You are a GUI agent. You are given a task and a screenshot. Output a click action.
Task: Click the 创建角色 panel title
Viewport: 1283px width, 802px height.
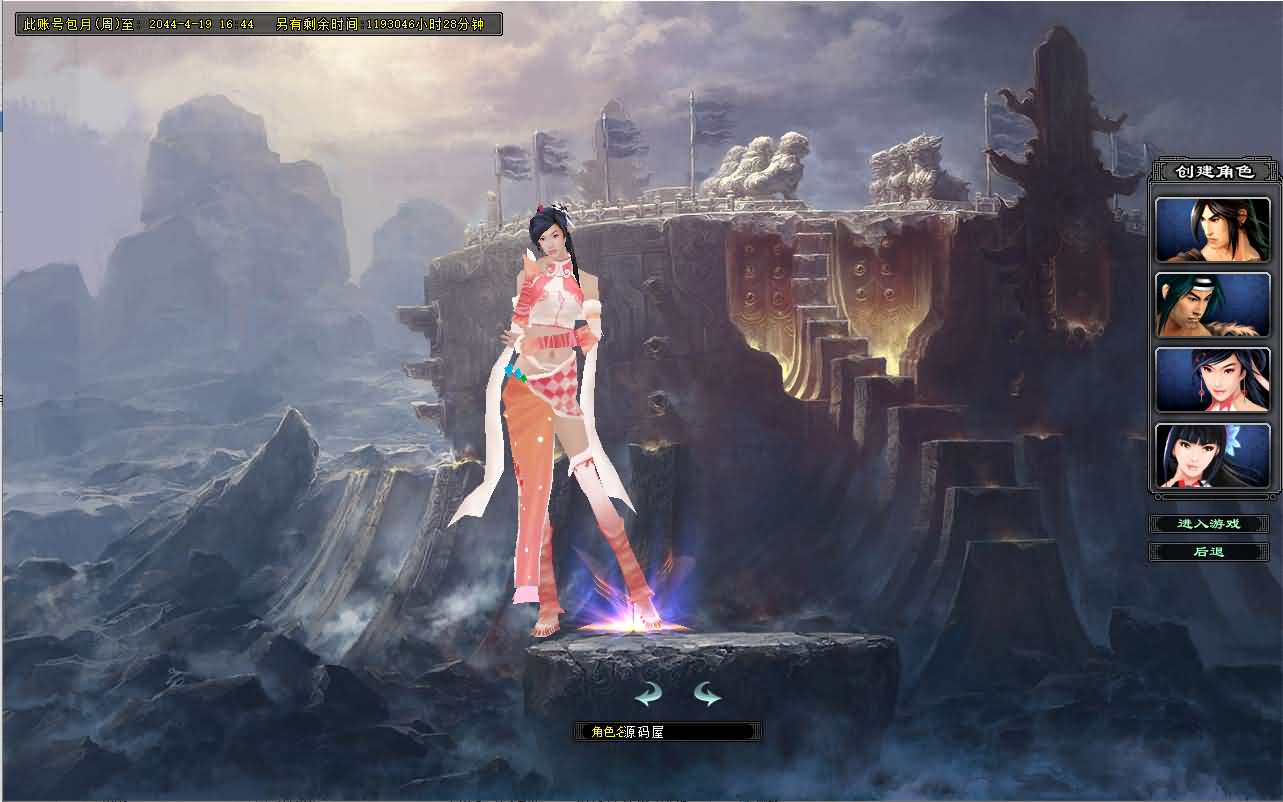pyautogui.click(x=1213, y=170)
